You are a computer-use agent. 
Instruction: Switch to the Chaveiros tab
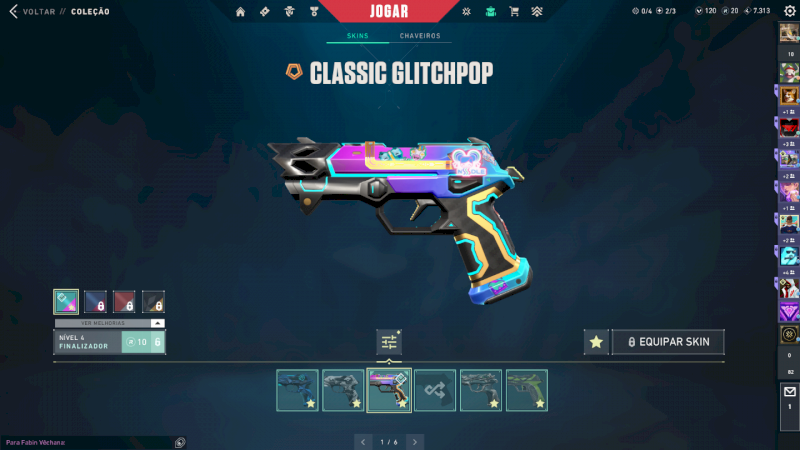[420, 36]
